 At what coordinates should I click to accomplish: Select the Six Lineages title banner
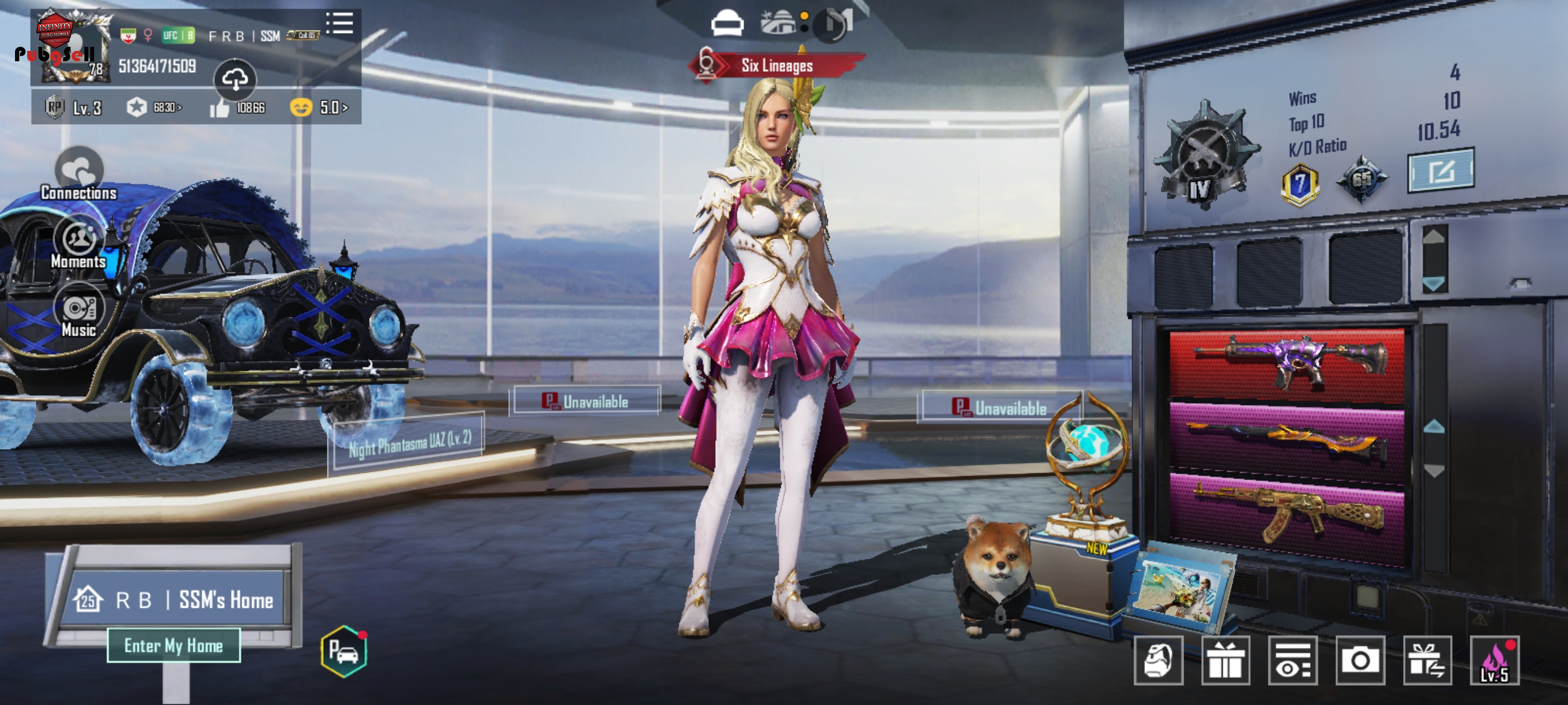[776, 66]
